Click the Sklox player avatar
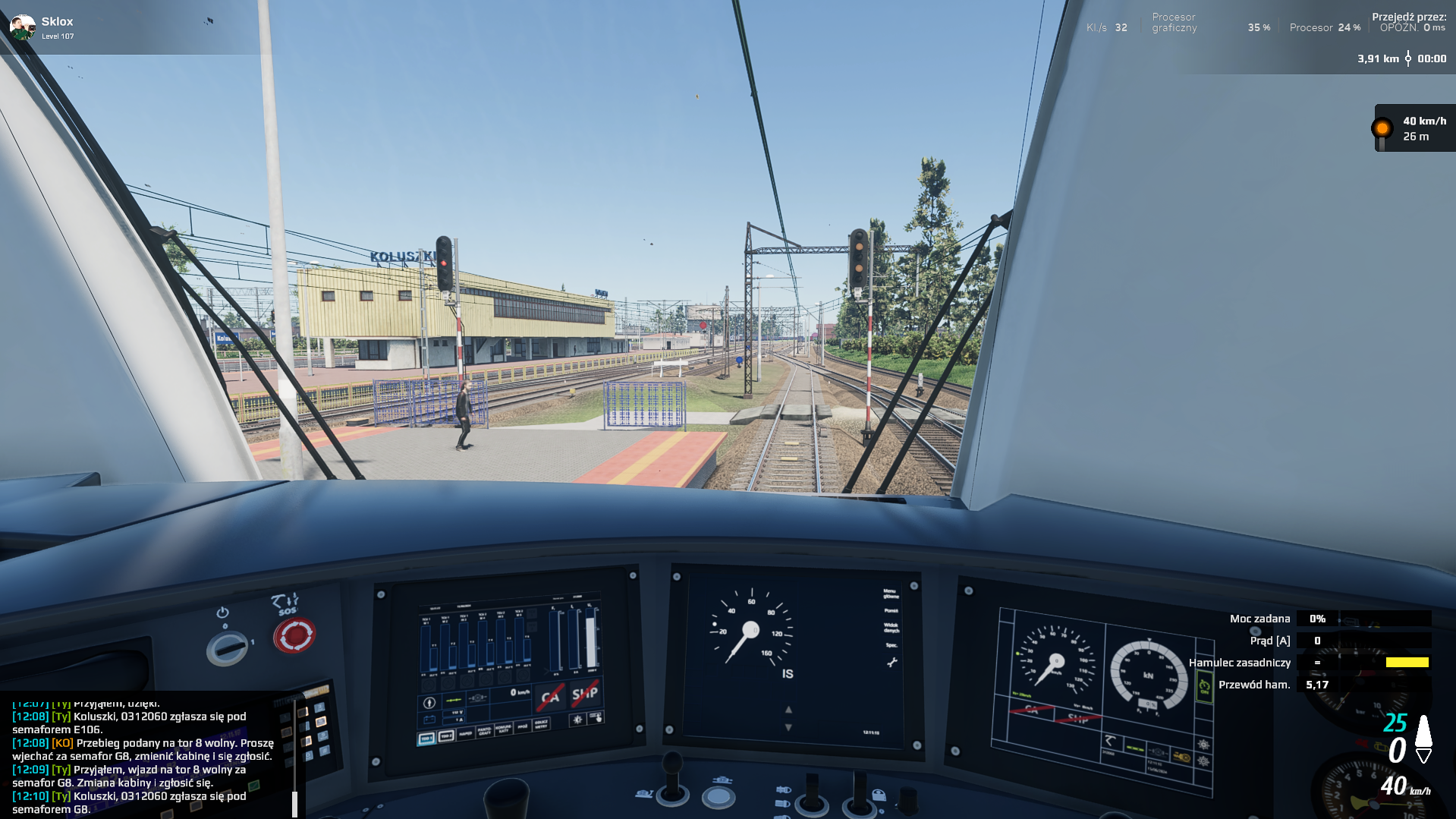Viewport: 1456px width, 819px height. click(x=22, y=27)
